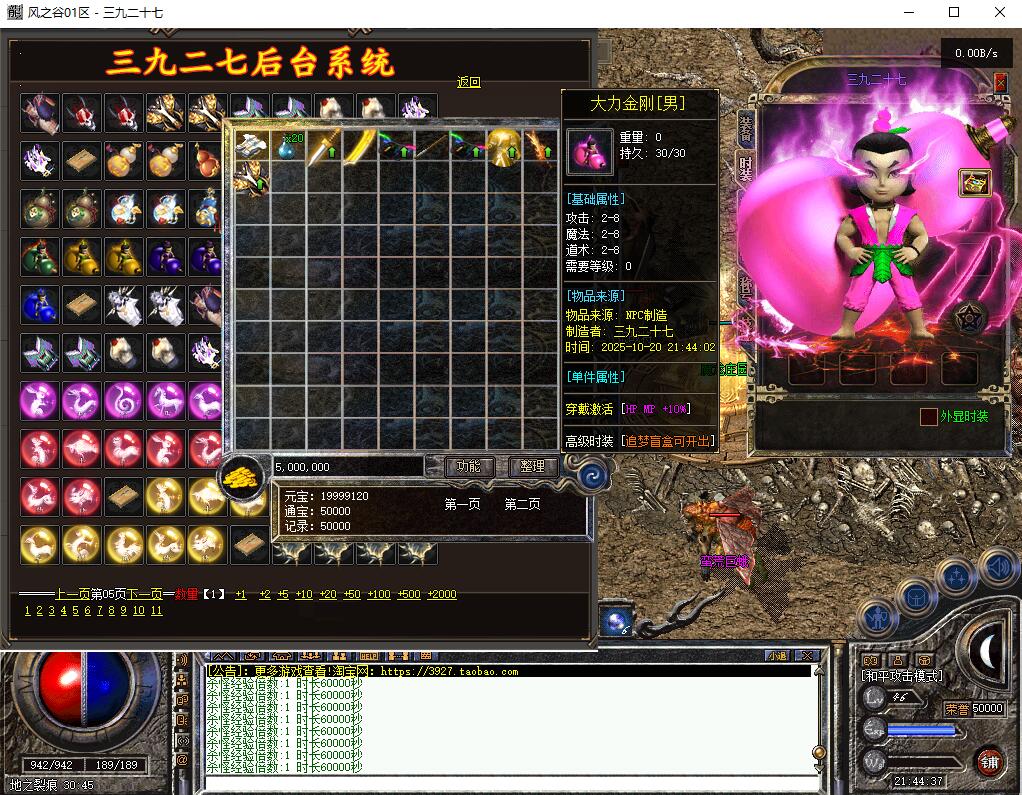Click the gold ingot pile icon
The height and width of the screenshot is (795, 1022).
point(243,476)
